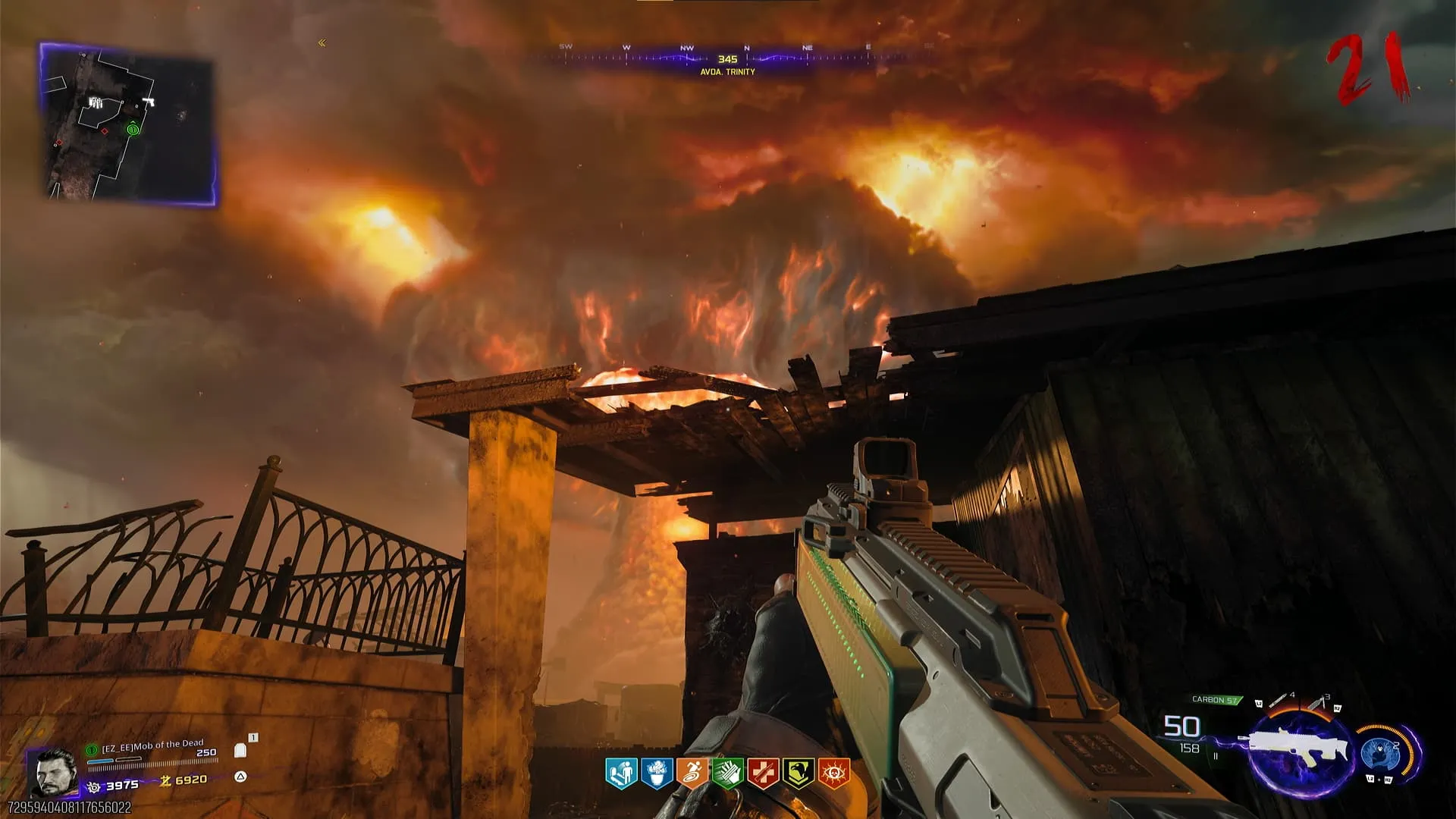Select the white tombstone item icon
Image resolution: width=1456 pixels, height=819 pixels.
(x=241, y=750)
